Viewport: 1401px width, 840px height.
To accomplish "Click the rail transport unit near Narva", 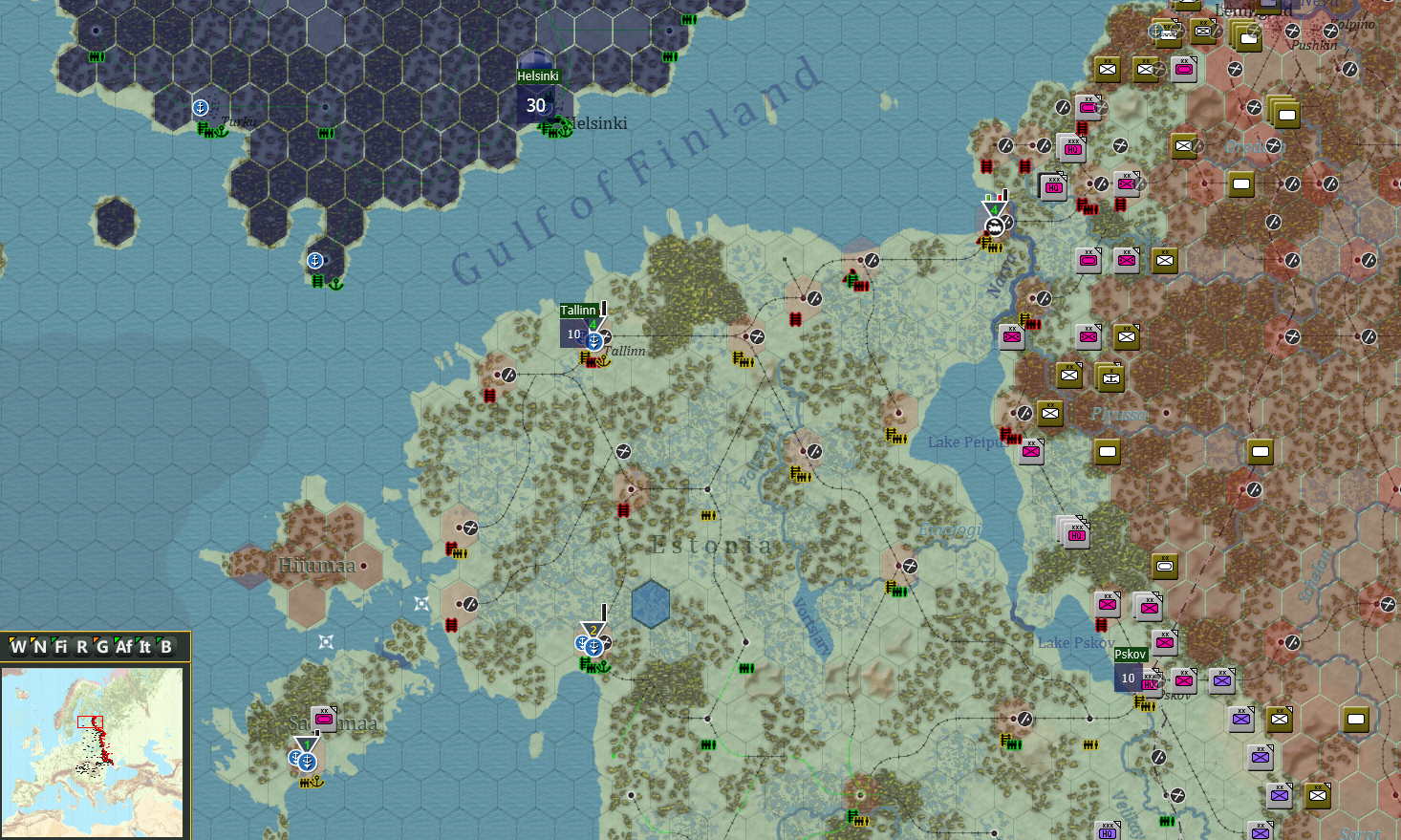I will point(994,226).
